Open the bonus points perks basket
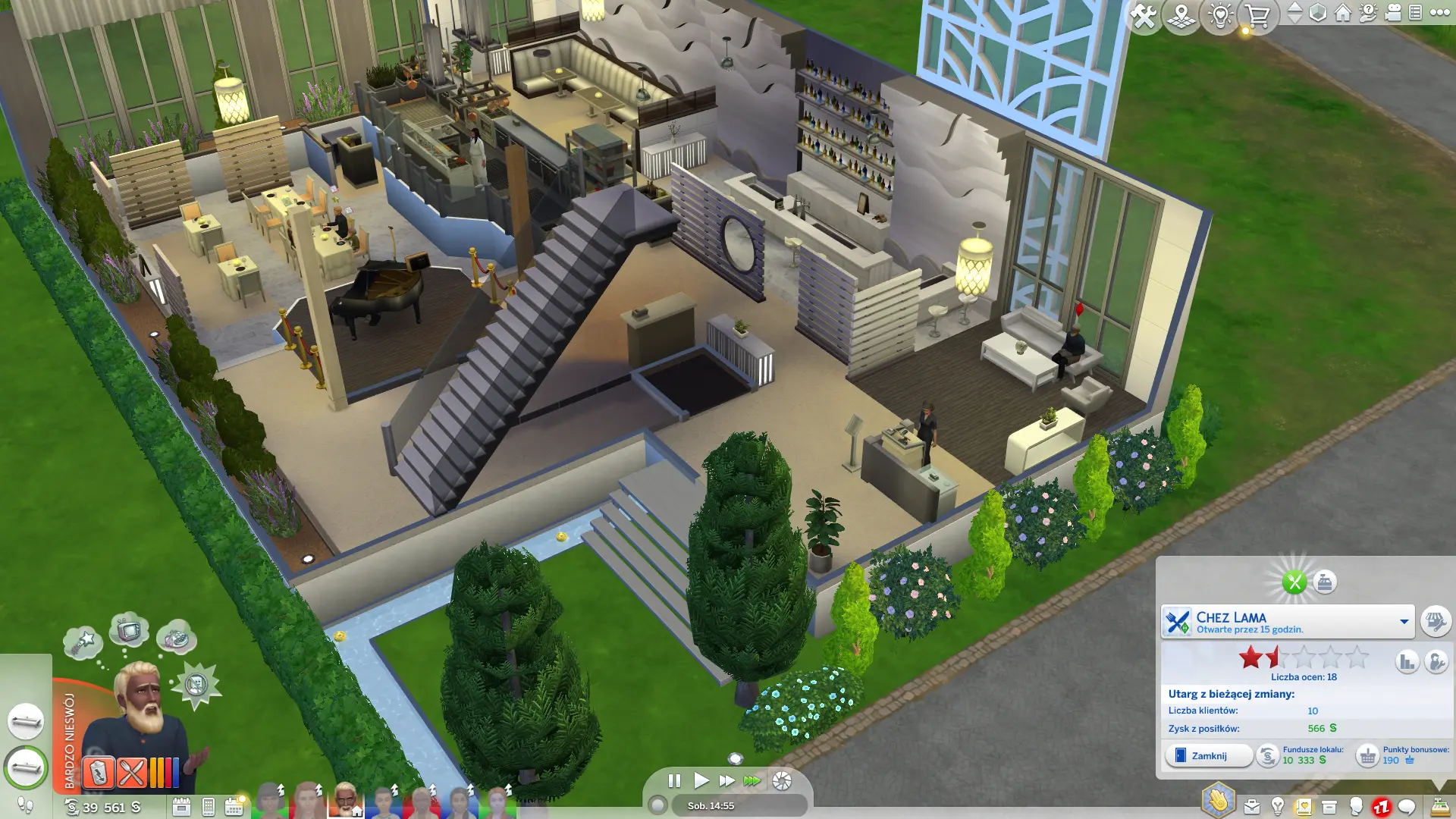This screenshot has height=819, width=1456. pos(1367,756)
